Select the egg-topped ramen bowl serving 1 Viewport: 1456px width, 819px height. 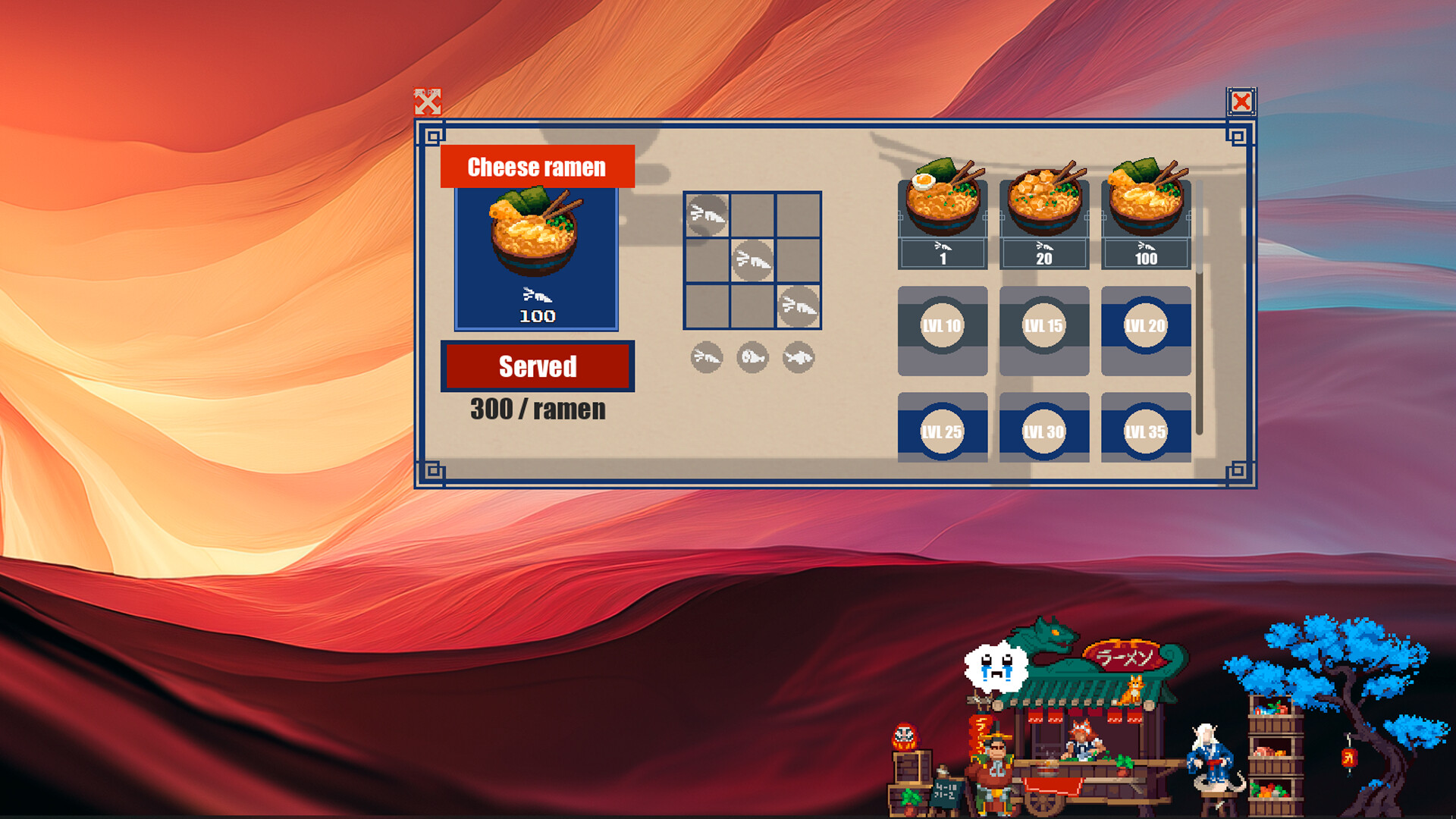coord(942,199)
